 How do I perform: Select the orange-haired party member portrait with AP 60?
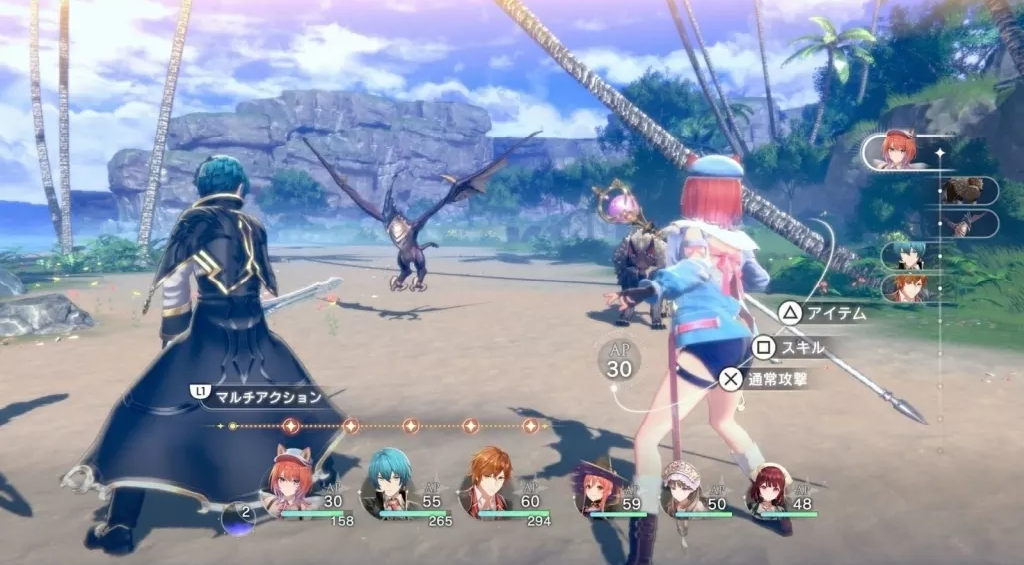(488, 484)
